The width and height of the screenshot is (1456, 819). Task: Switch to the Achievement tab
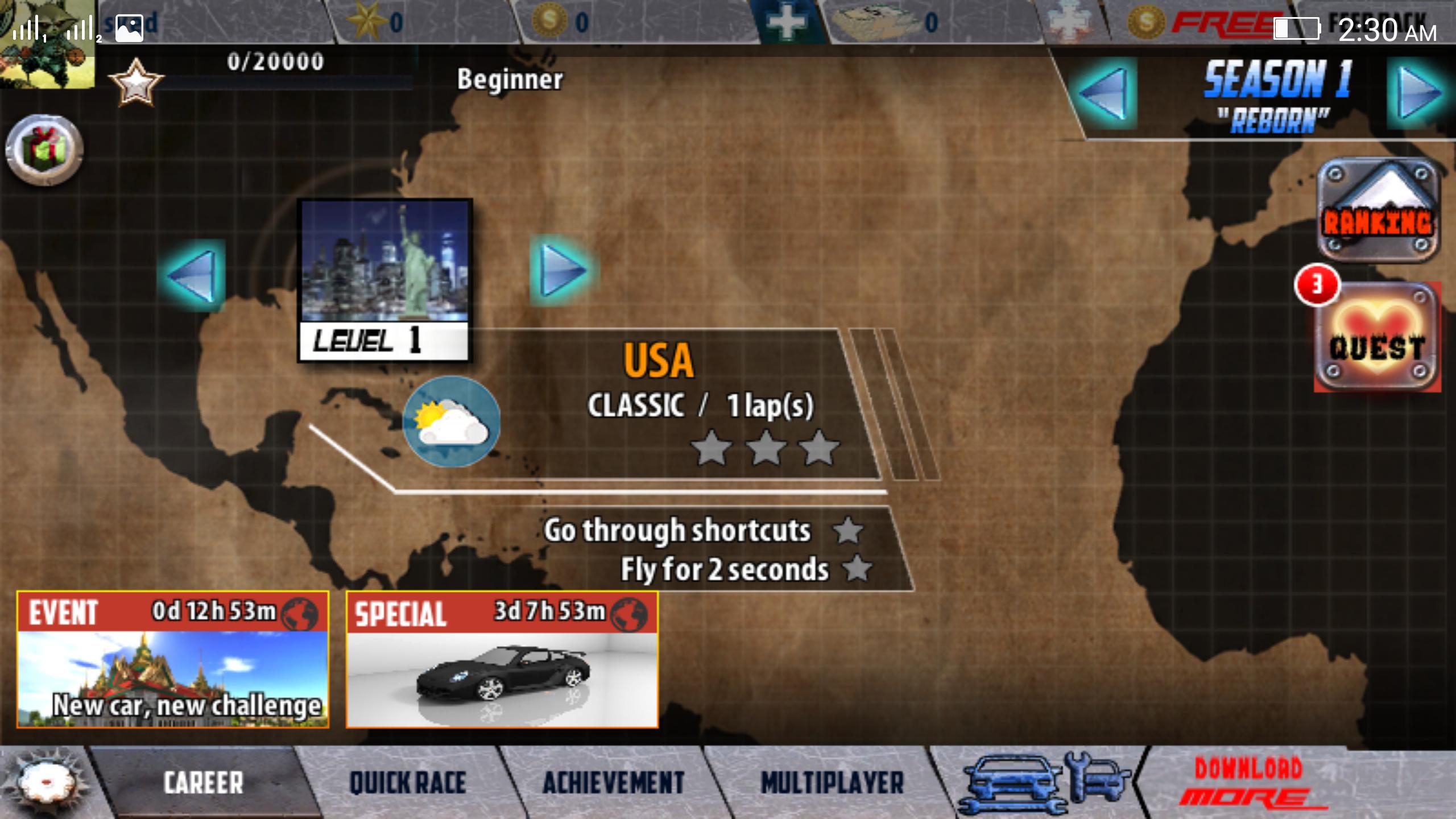point(613,783)
